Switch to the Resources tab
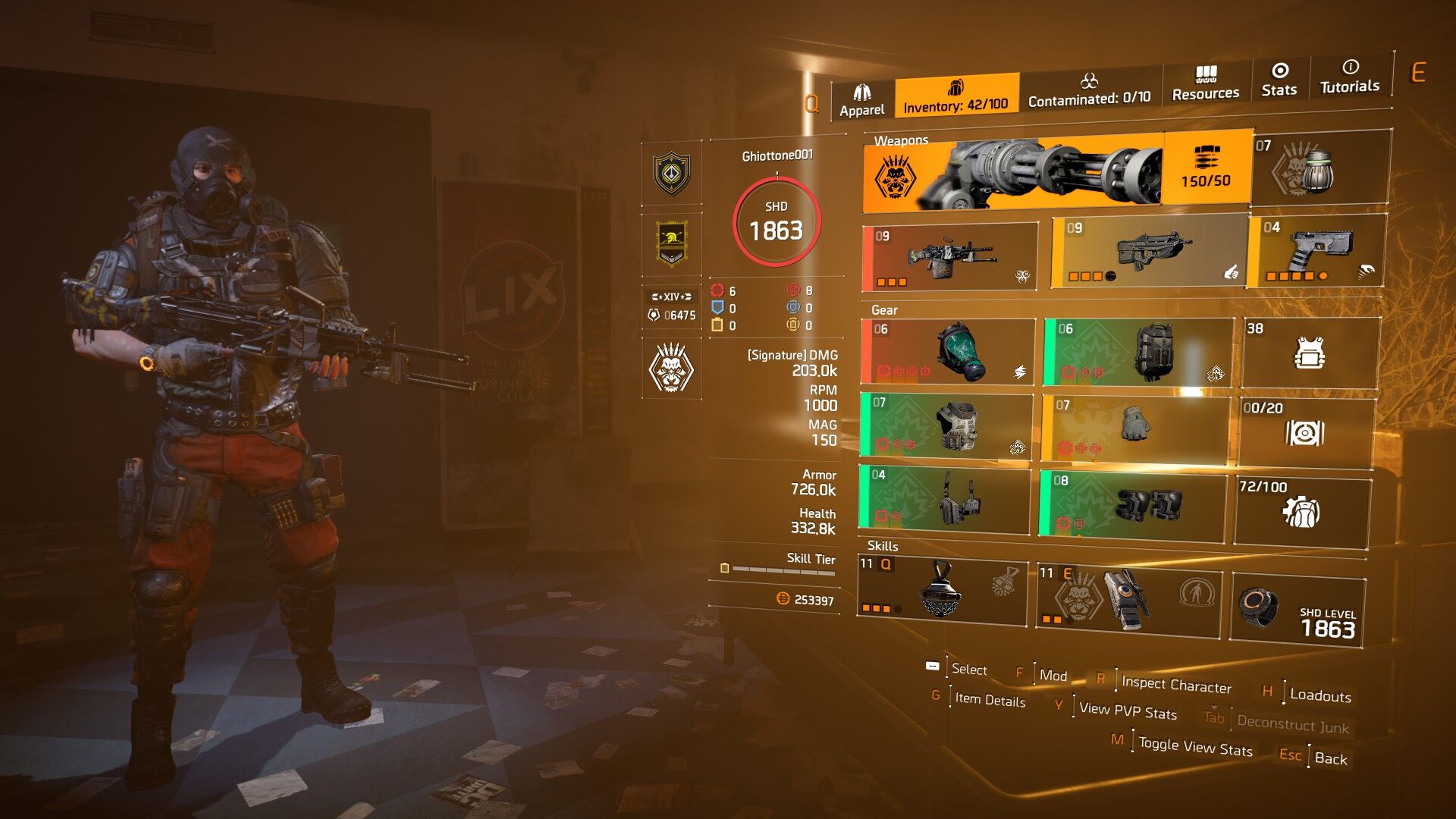This screenshot has height=819, width=1456. [1205, 83]
